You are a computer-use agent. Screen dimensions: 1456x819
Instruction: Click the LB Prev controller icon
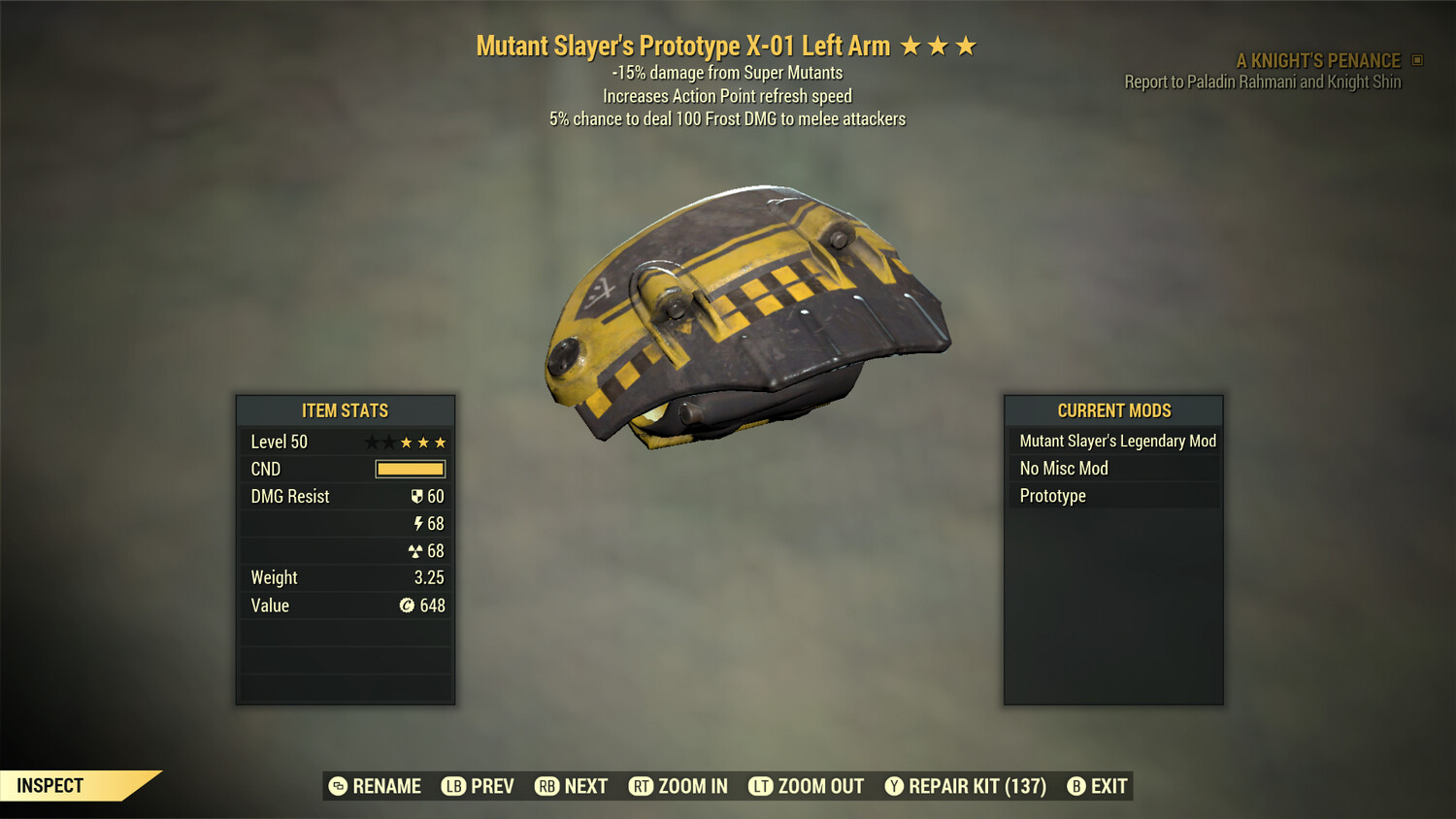click(x=450, y=786)
